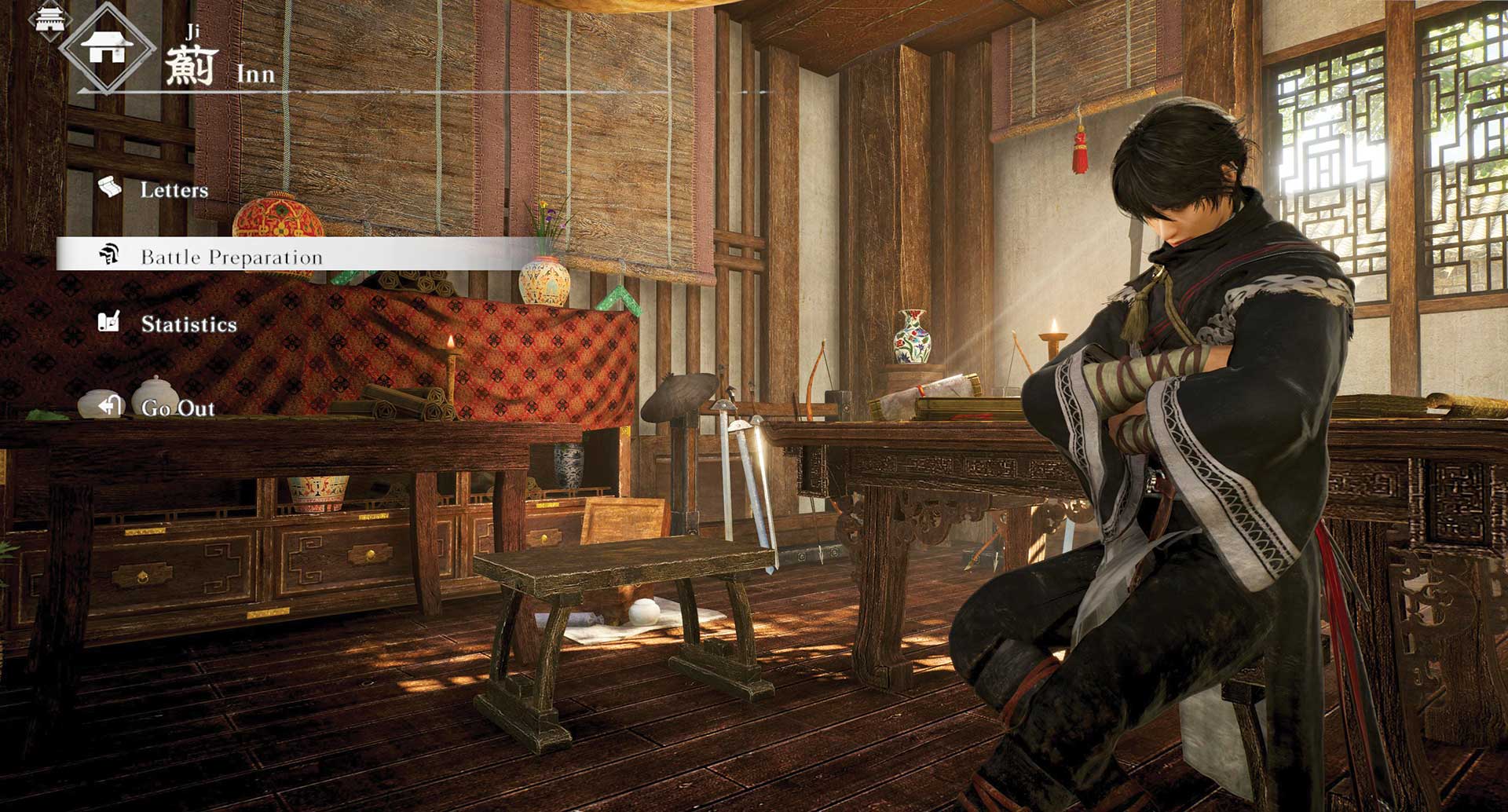The height and width of the screenshot is (812, 1508).
Task: Open the Letters menu entry
Action: pyautogui.click(x=174, y=190)
